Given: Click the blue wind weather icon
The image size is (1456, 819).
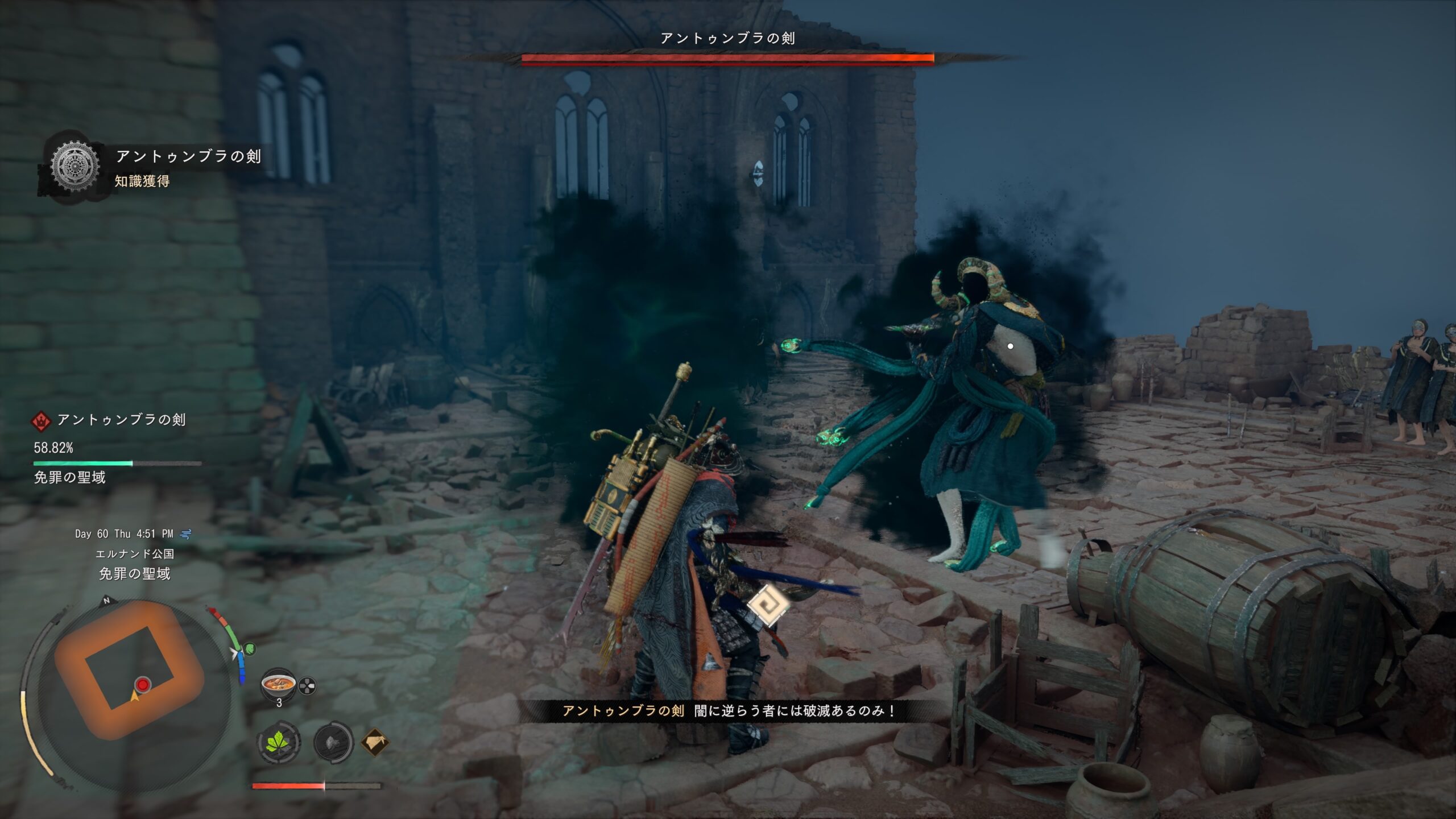Looking at the screenshot, I should point(185,534).
